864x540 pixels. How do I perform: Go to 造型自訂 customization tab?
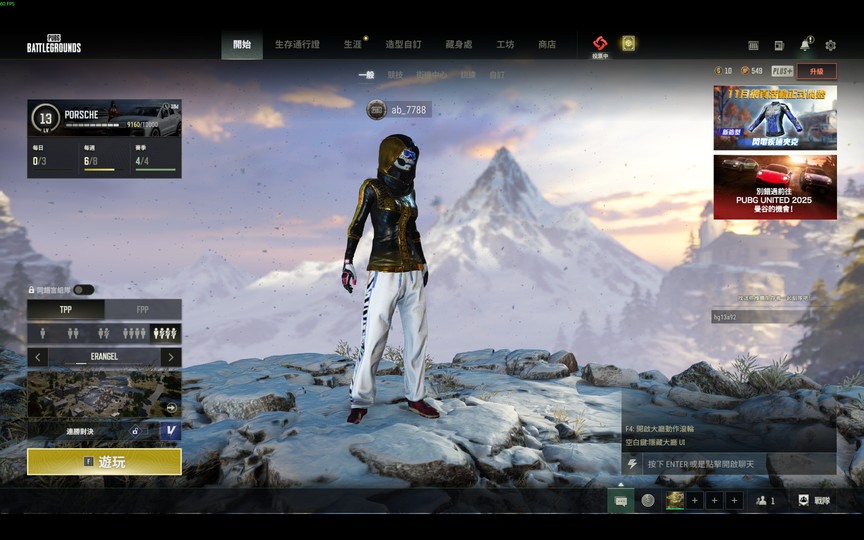403,45
